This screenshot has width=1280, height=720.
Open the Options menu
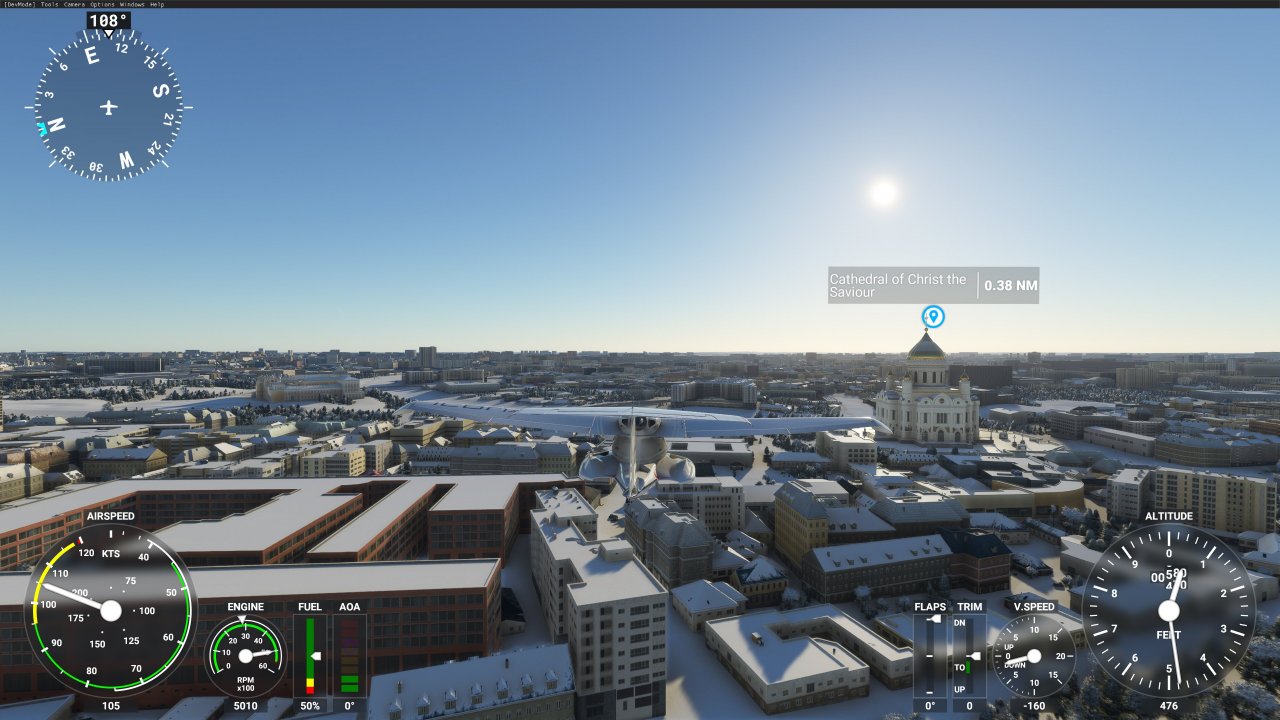coord(101,4)
